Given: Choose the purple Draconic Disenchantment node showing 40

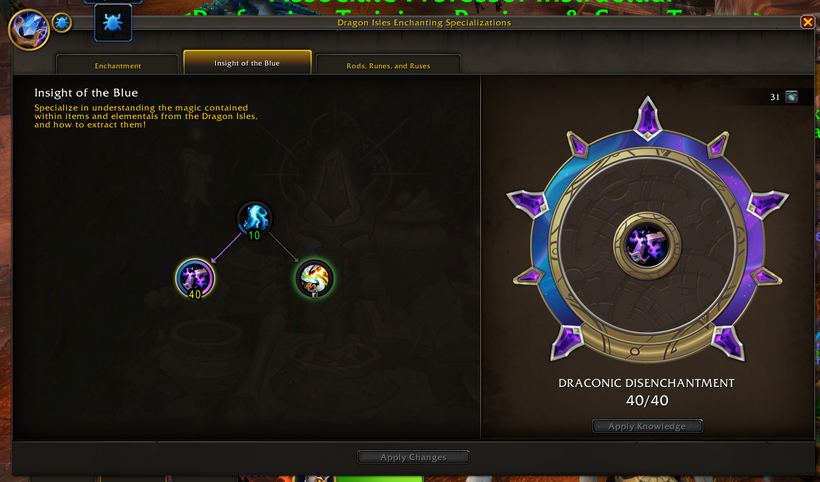Looking at the screenshot, I should tap(194, 277).
